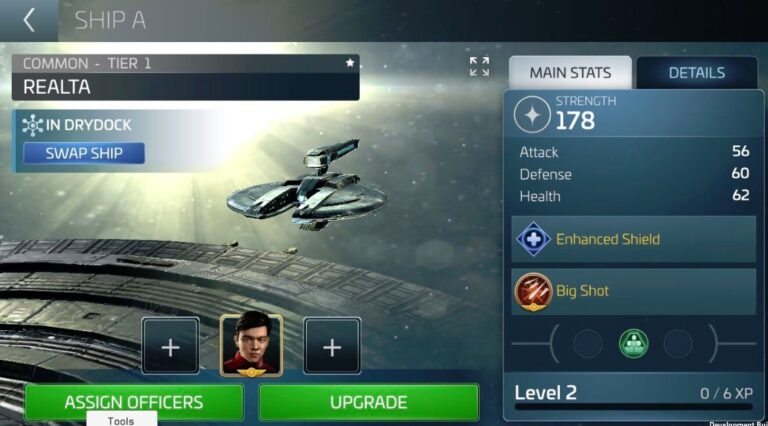Open the Details tab
The width and height of the screenshot is (768, 426).
click(x=696, y=72)
